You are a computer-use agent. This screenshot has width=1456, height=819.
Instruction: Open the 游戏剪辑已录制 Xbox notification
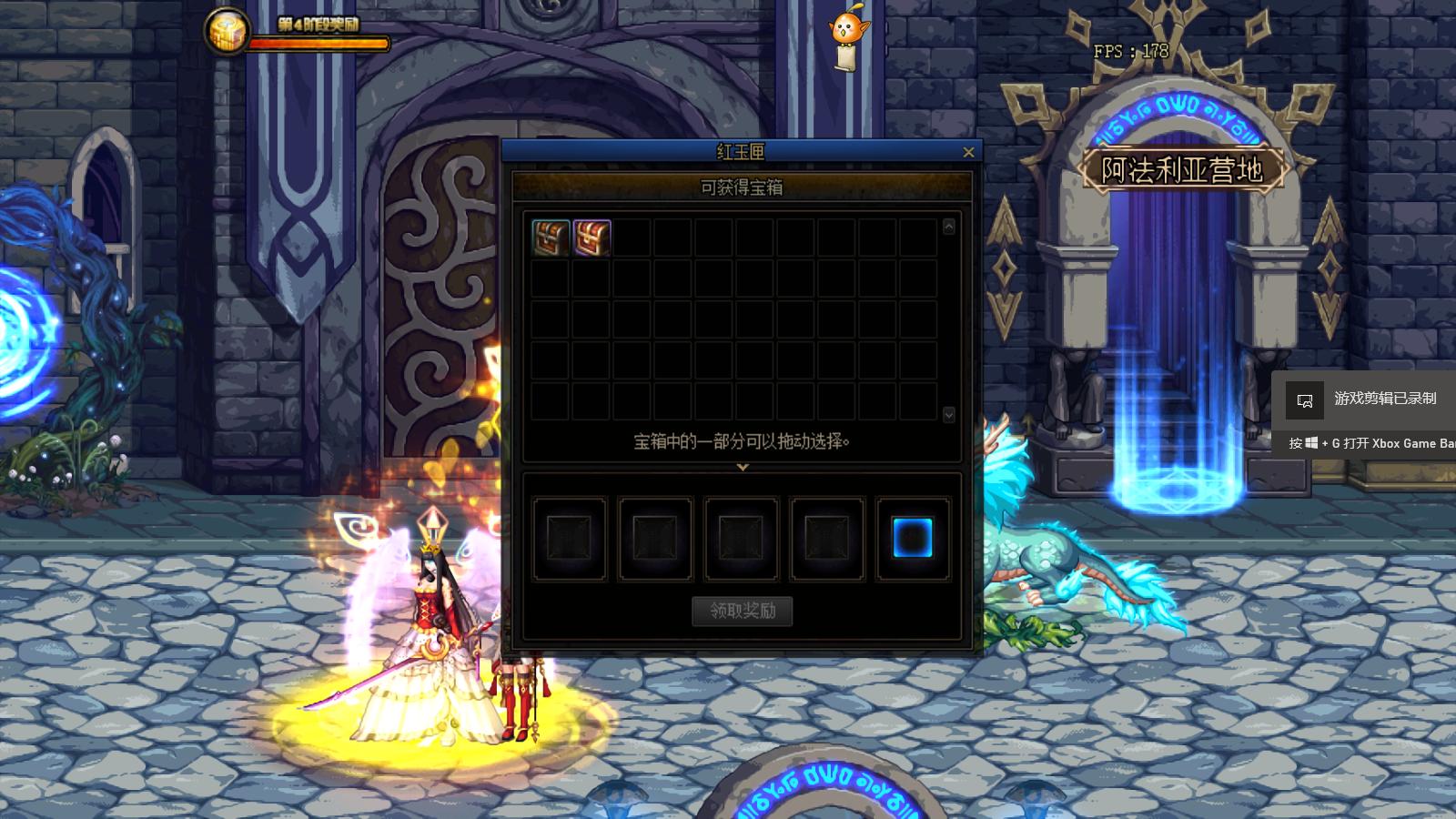click(x=1365, y=399)
